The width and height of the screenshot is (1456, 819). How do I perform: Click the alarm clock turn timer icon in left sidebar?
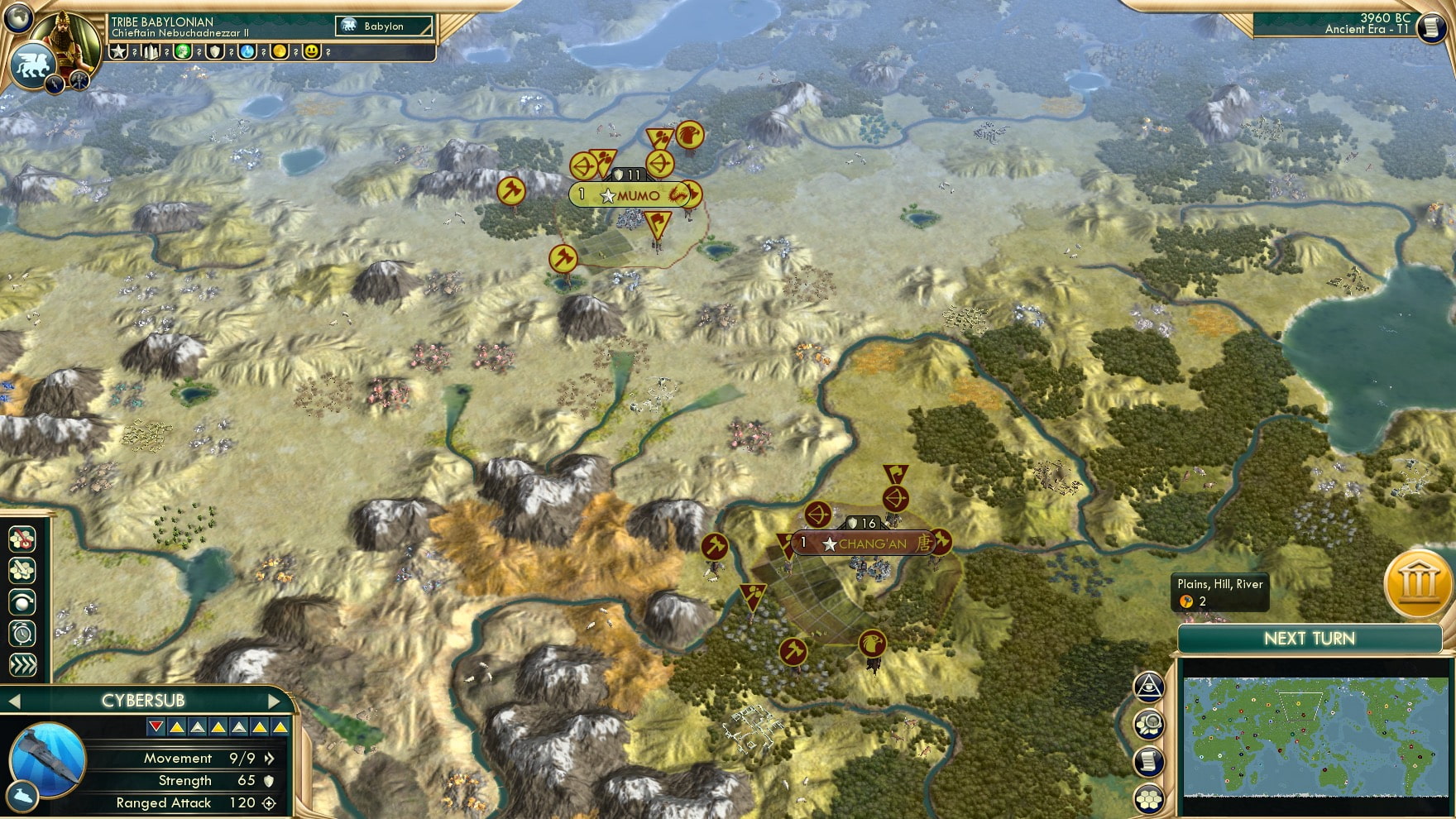pyautogui.click(x=22, y=631)
